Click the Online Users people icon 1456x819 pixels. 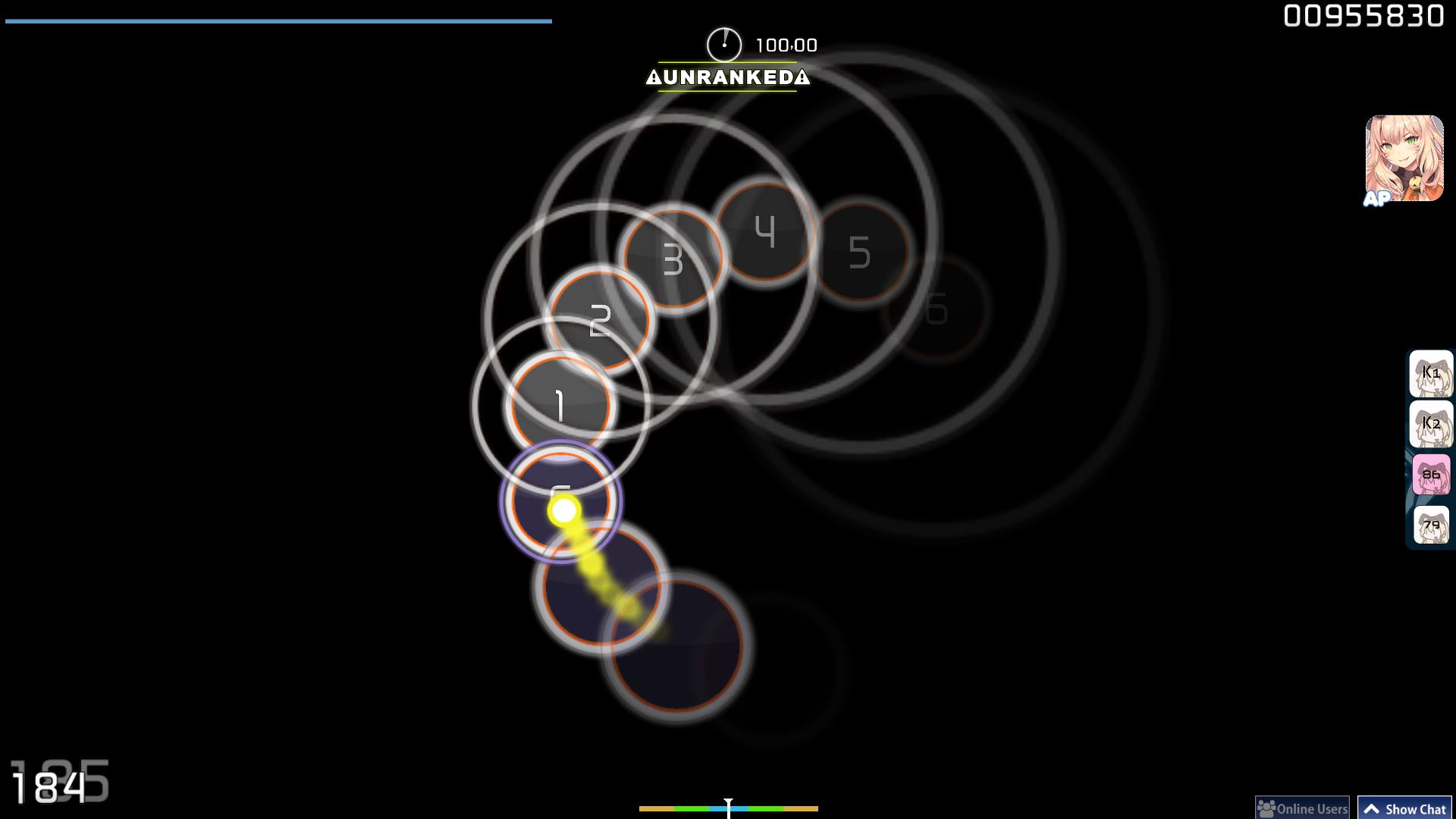tap(1266, 809)
